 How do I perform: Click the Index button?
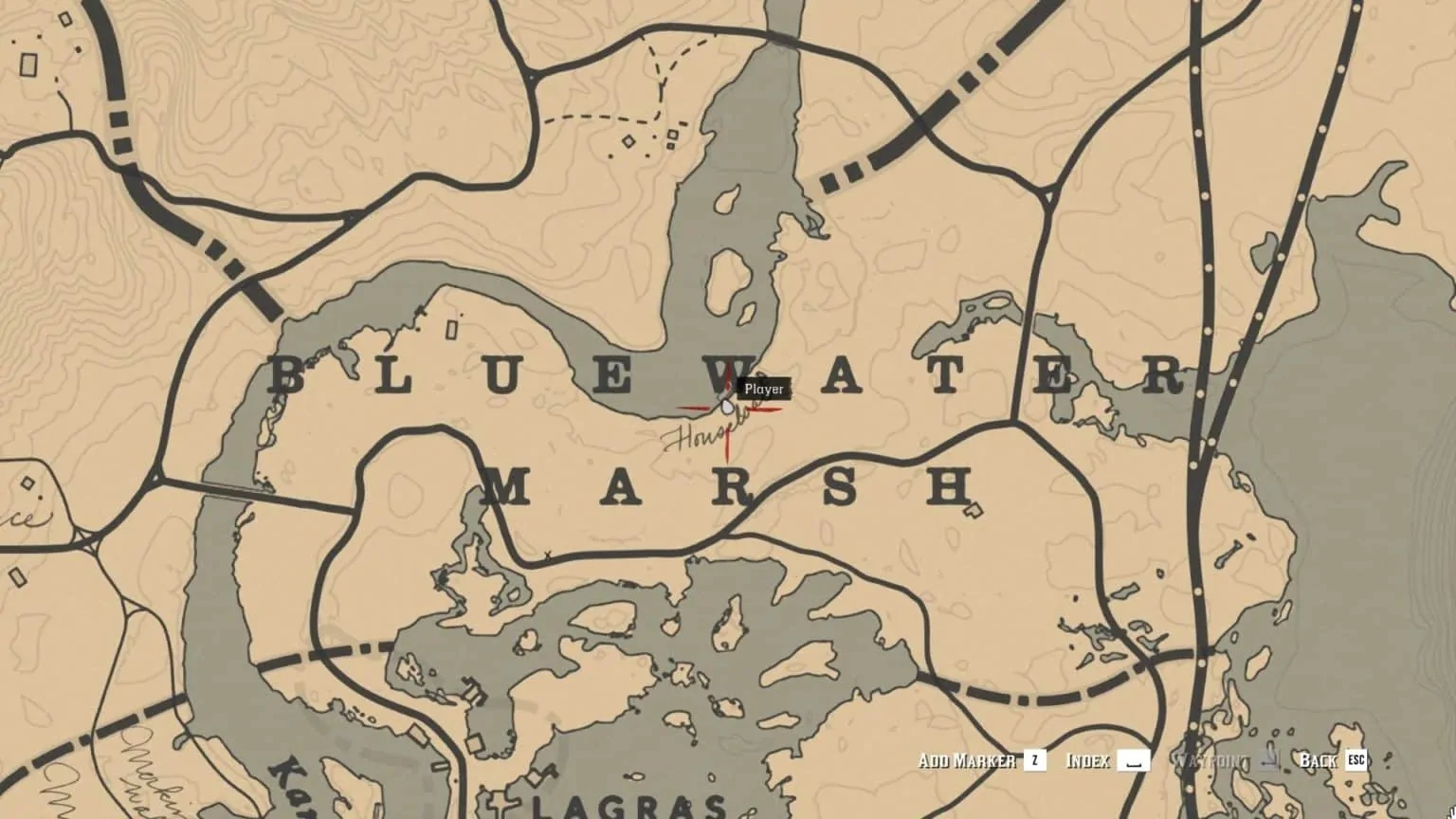tap(1088, 760)
